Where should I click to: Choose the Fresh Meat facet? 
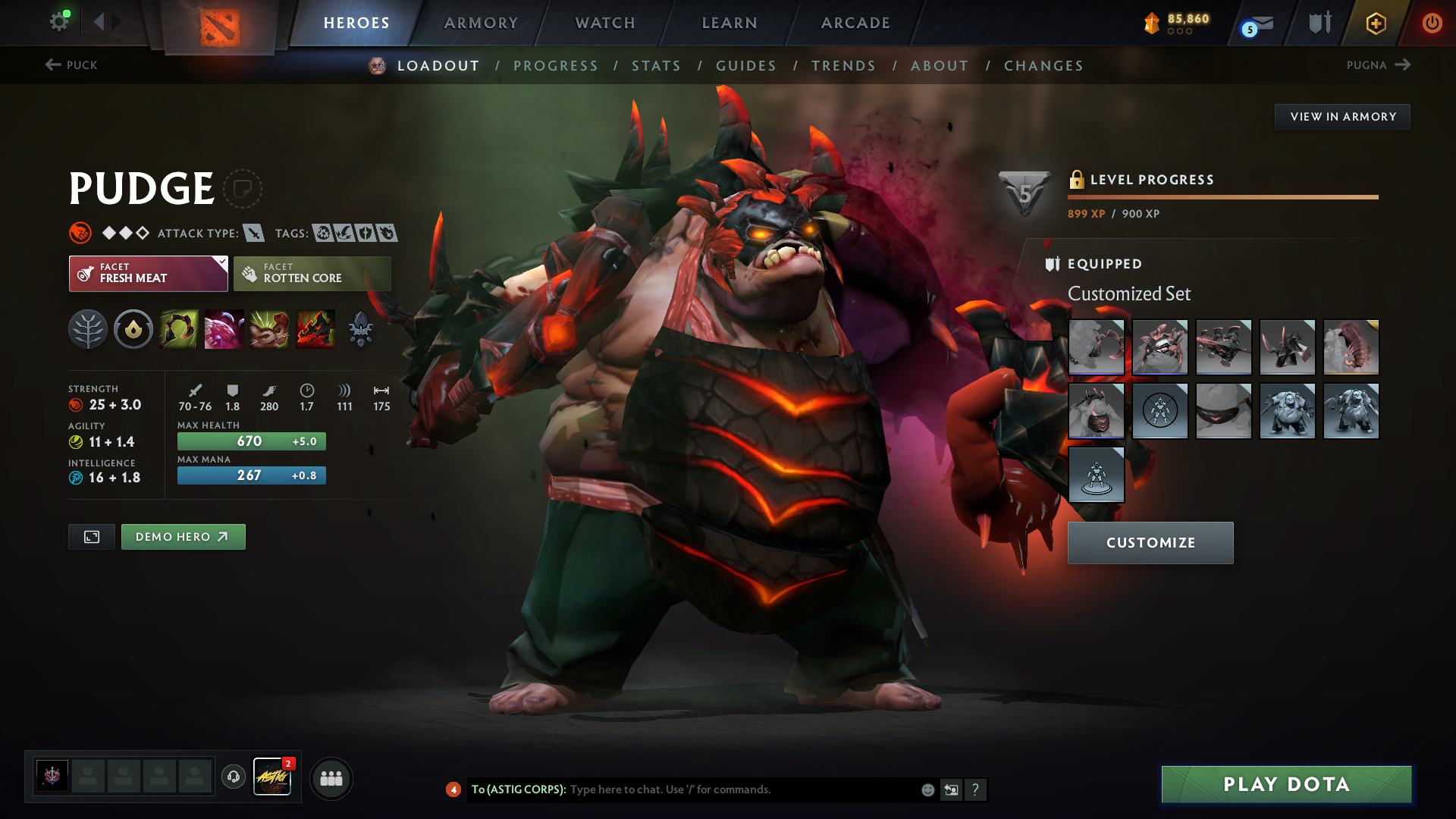(148, 274)
